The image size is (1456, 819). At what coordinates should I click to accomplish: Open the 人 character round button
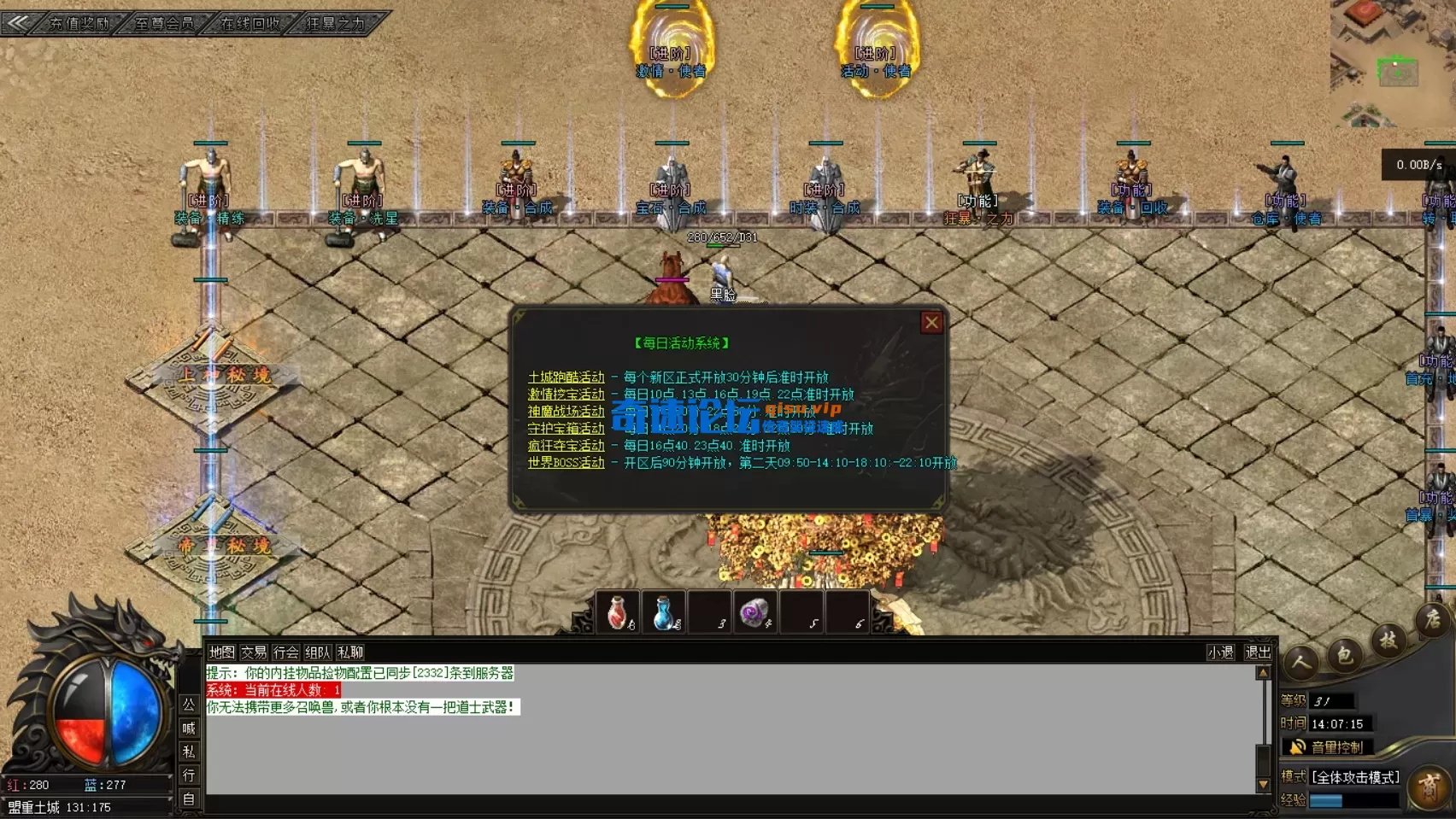[x=1300, y=662]
